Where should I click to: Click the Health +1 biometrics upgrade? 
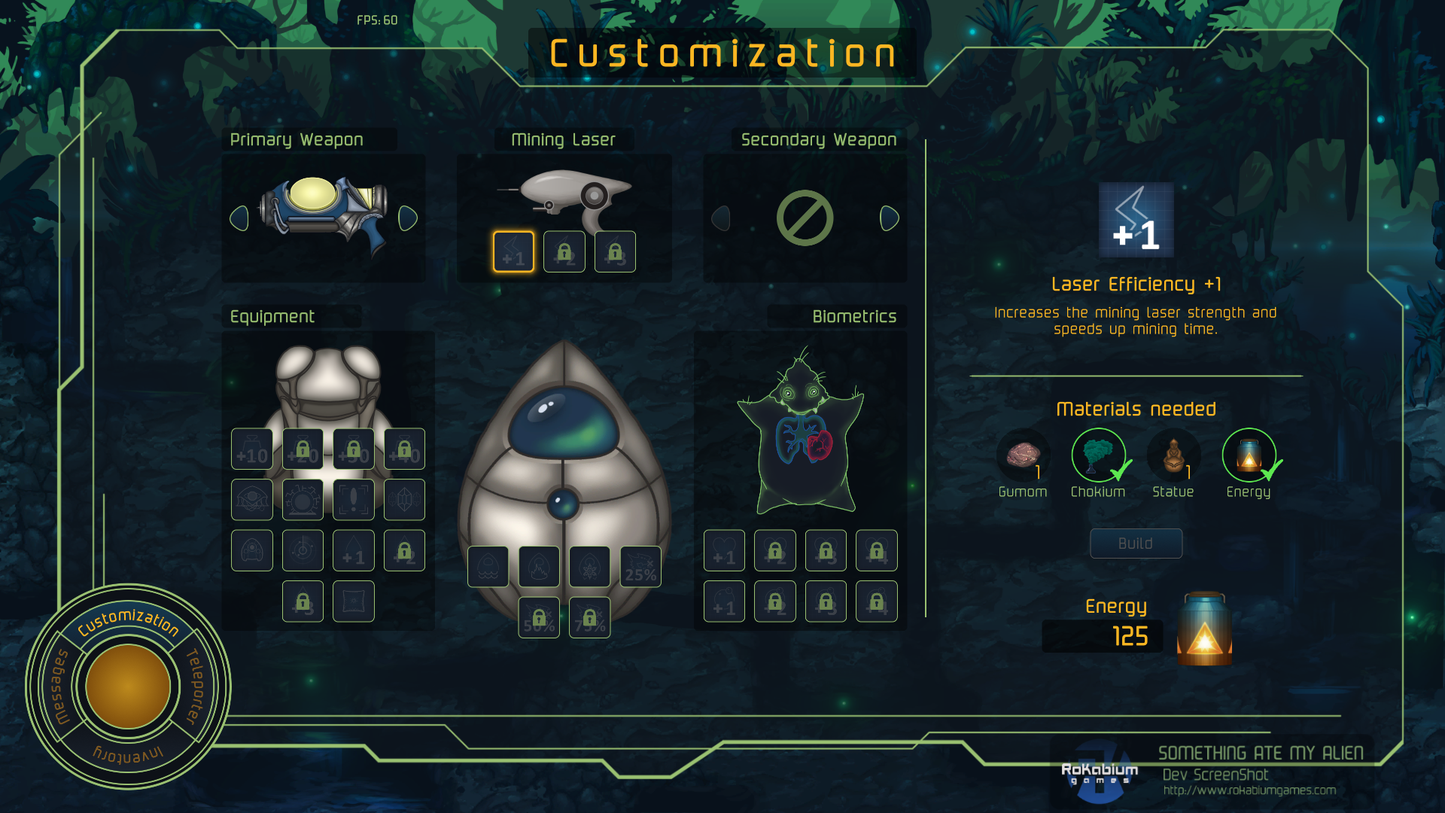[x=724, y=550]
